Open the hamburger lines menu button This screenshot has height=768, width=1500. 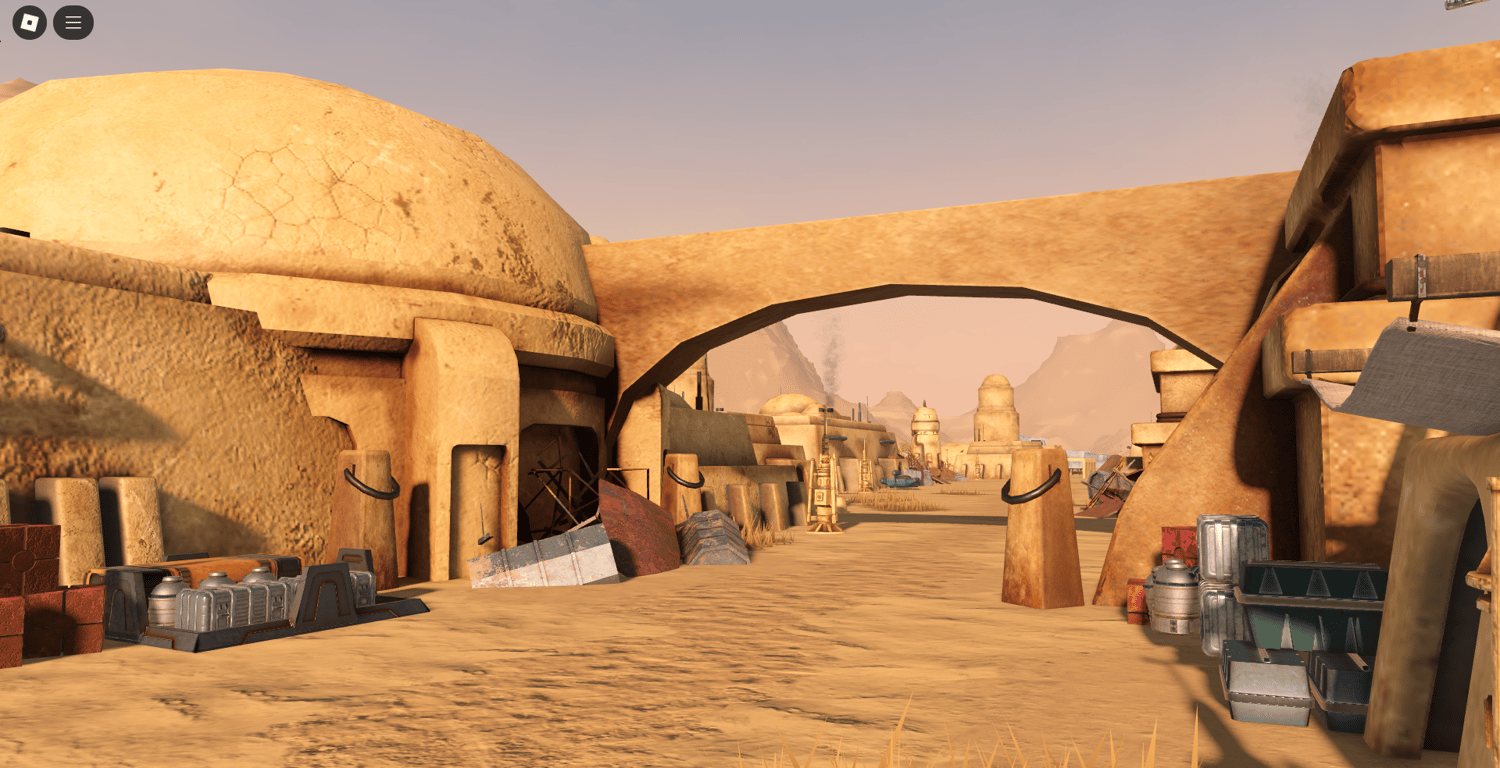tap(73, 22)
